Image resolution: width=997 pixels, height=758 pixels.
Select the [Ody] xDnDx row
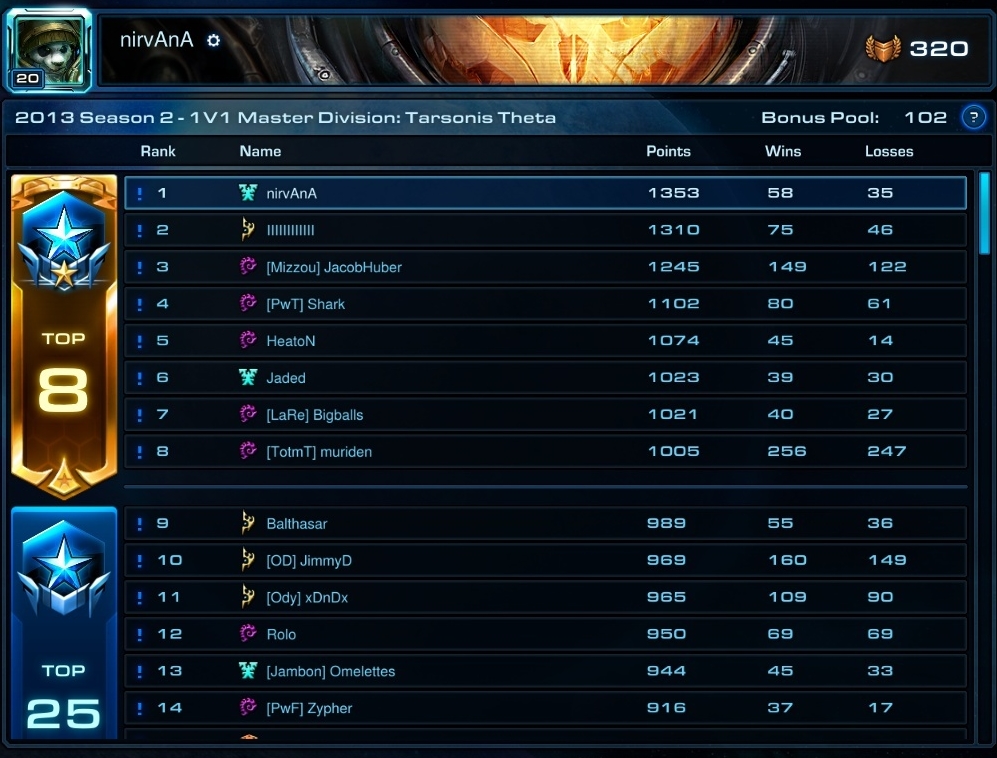545,598
